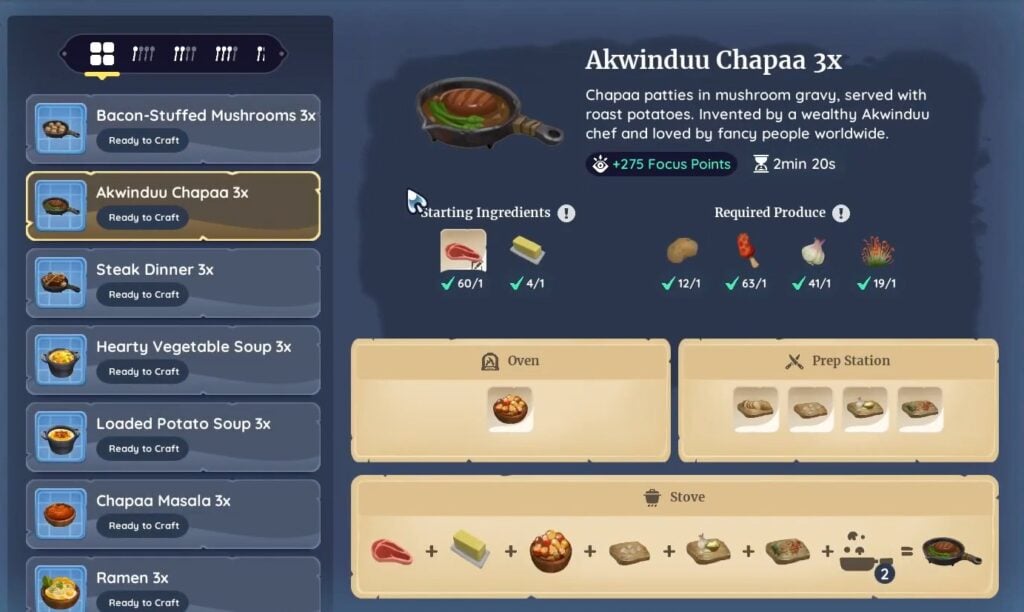Click the garlic bulb under Required Produce
1024x612 pixels.
coord(813,251)
